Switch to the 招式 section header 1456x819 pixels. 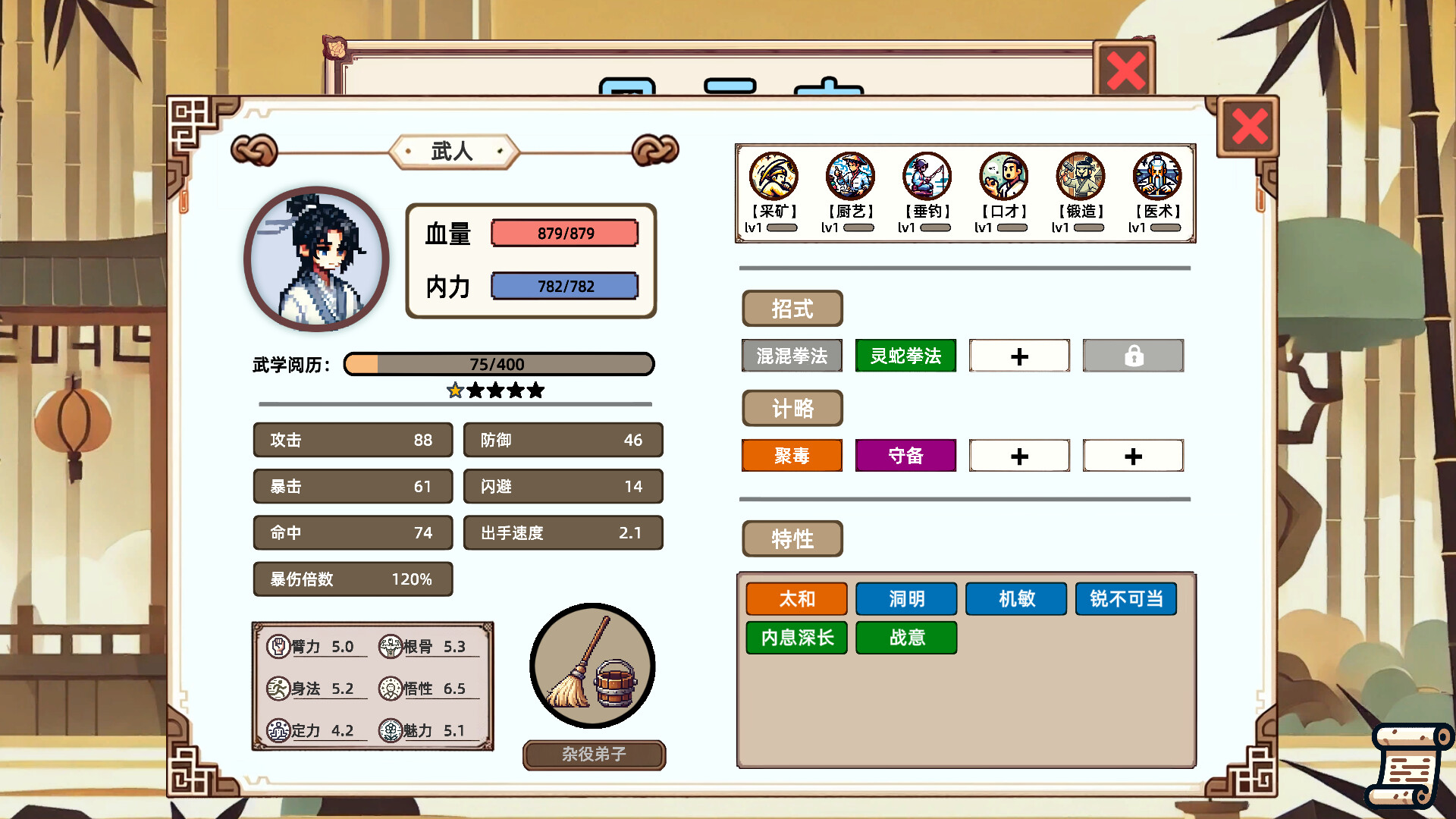tap(792, 309)
